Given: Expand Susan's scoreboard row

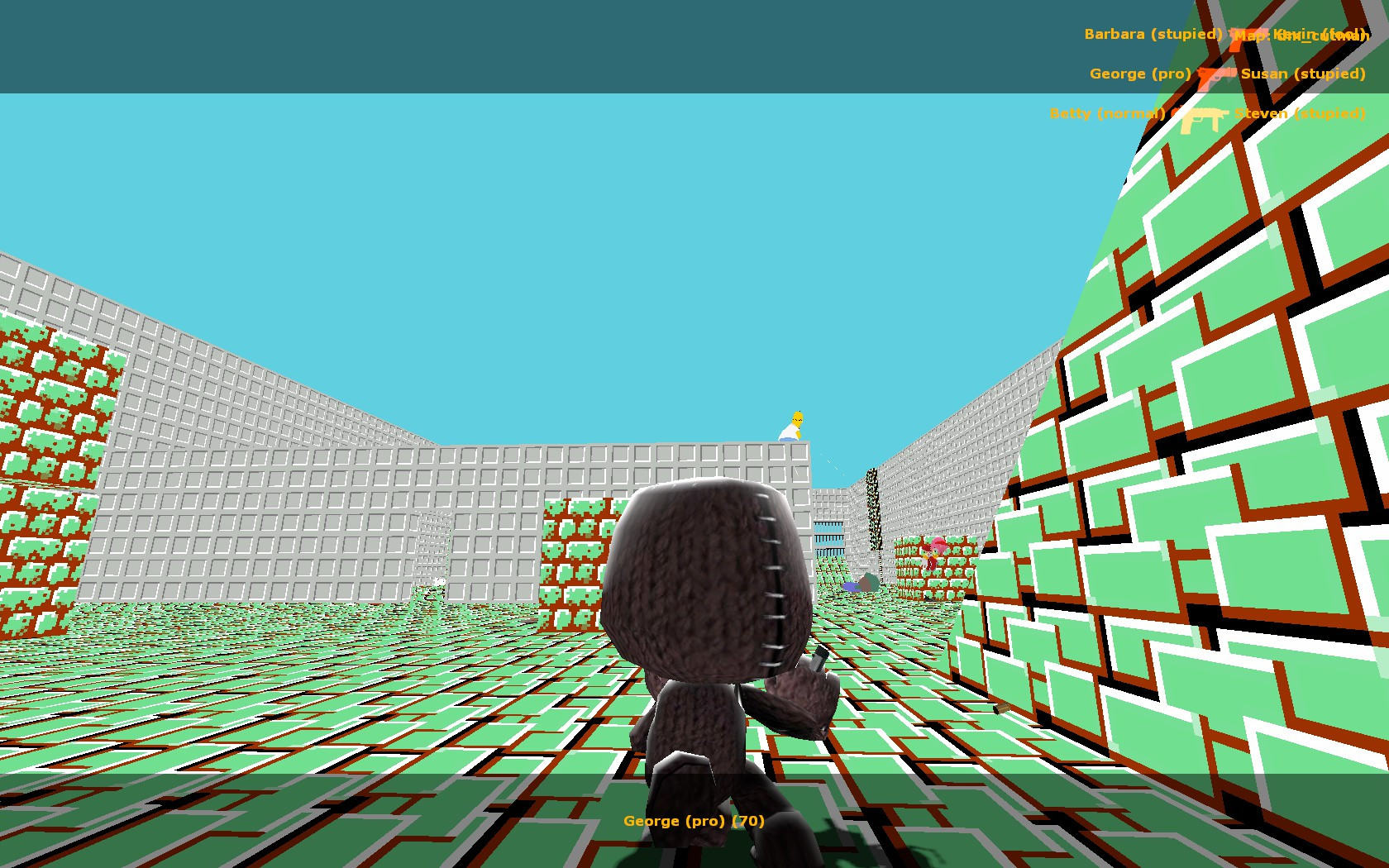Looking at the screenshot, I should click(x=1304, y=74).
